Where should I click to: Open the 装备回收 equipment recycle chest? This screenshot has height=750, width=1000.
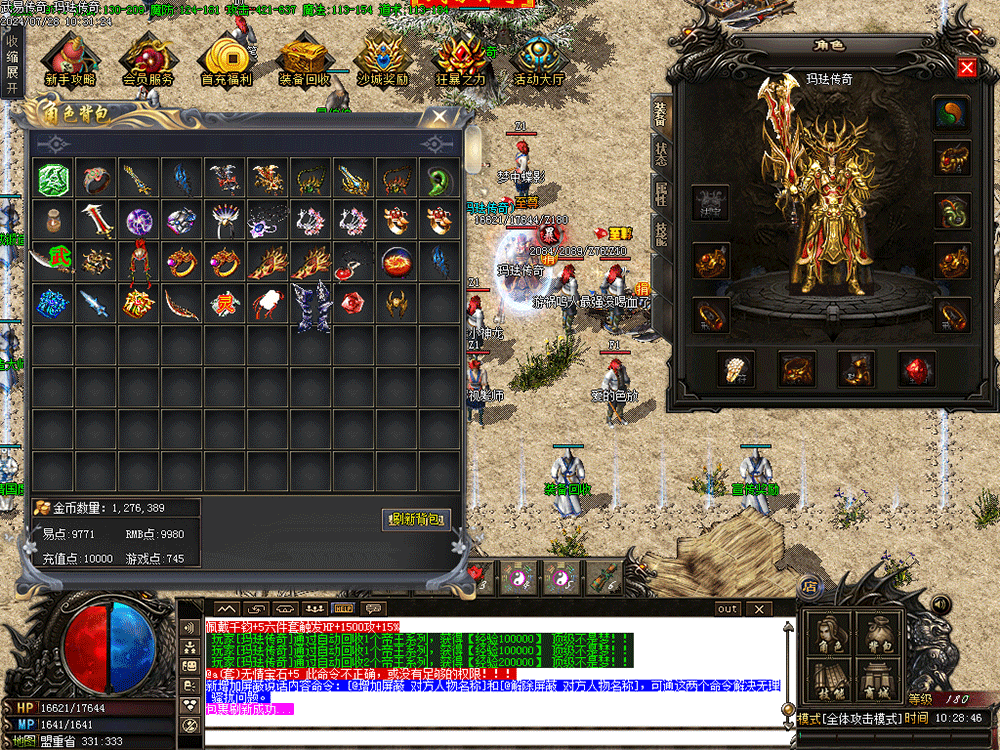coord(305,60)
